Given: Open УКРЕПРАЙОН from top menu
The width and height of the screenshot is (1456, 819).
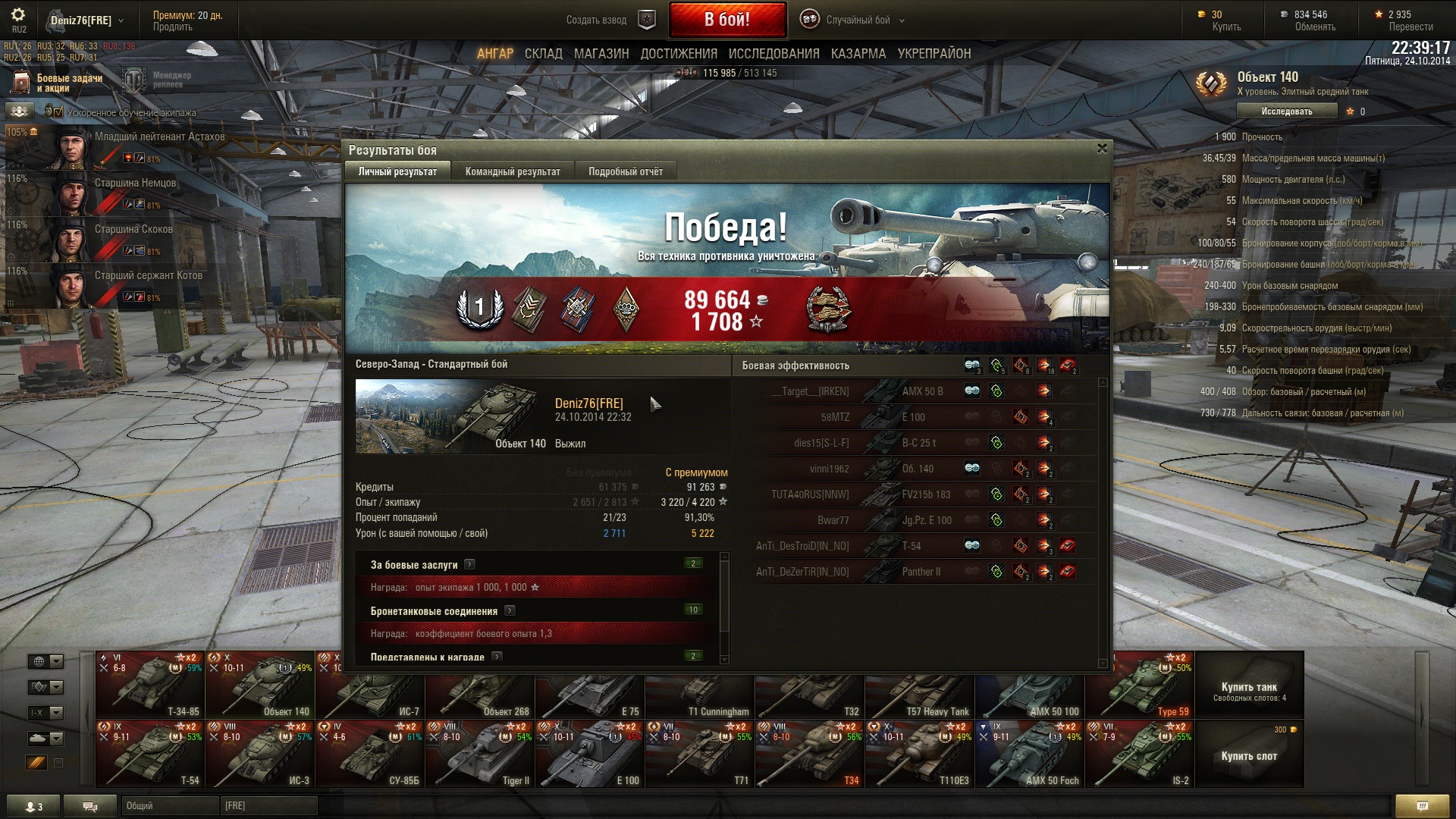Looking at the screenshot, I should [934, 54].
